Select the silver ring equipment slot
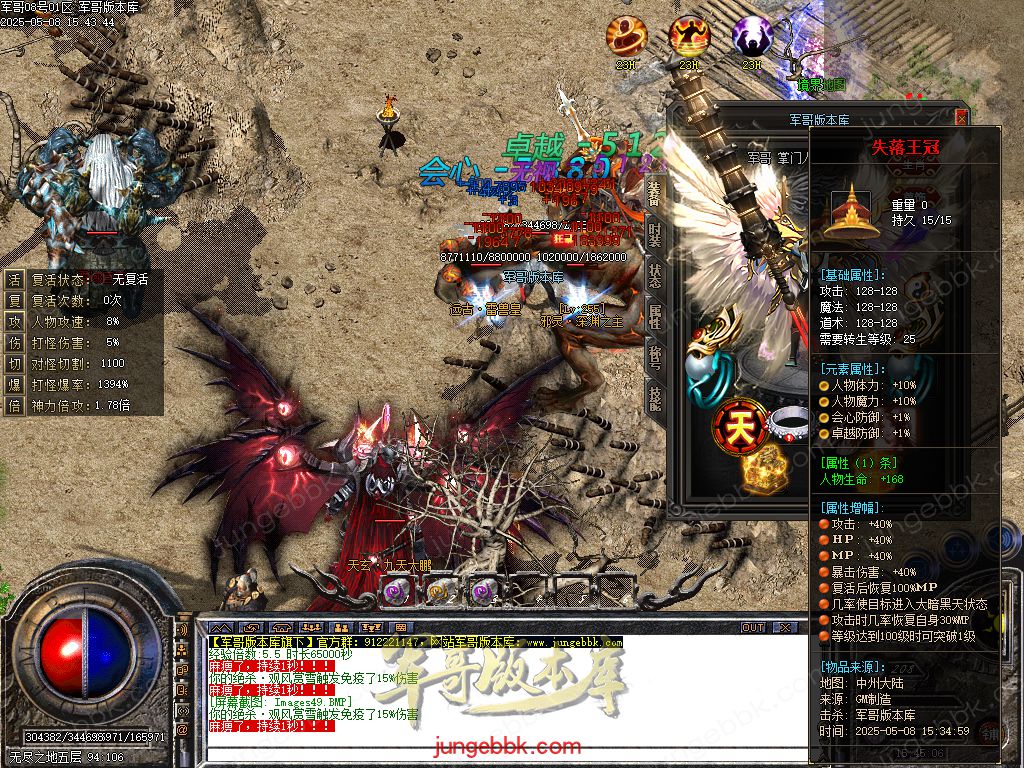Screen dimensions: 1024x768 [789, 423]
